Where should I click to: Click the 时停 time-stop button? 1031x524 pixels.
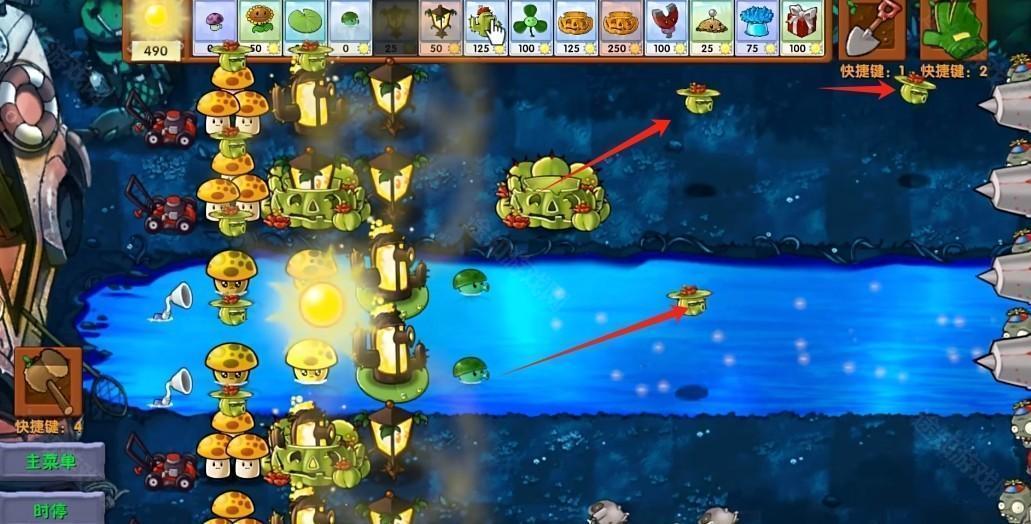[53, 509]
